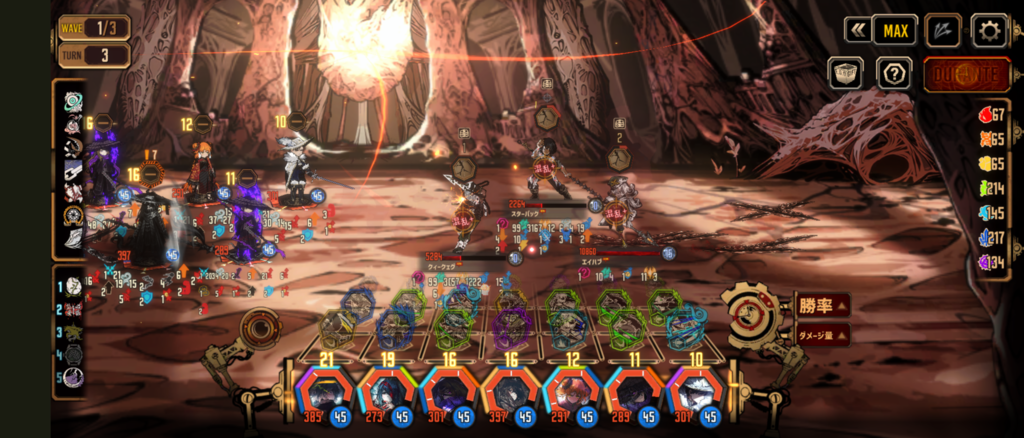Select the speed 21 sinner portrait
This screenshot has height=438, width=1024.
tap(325, 393)
